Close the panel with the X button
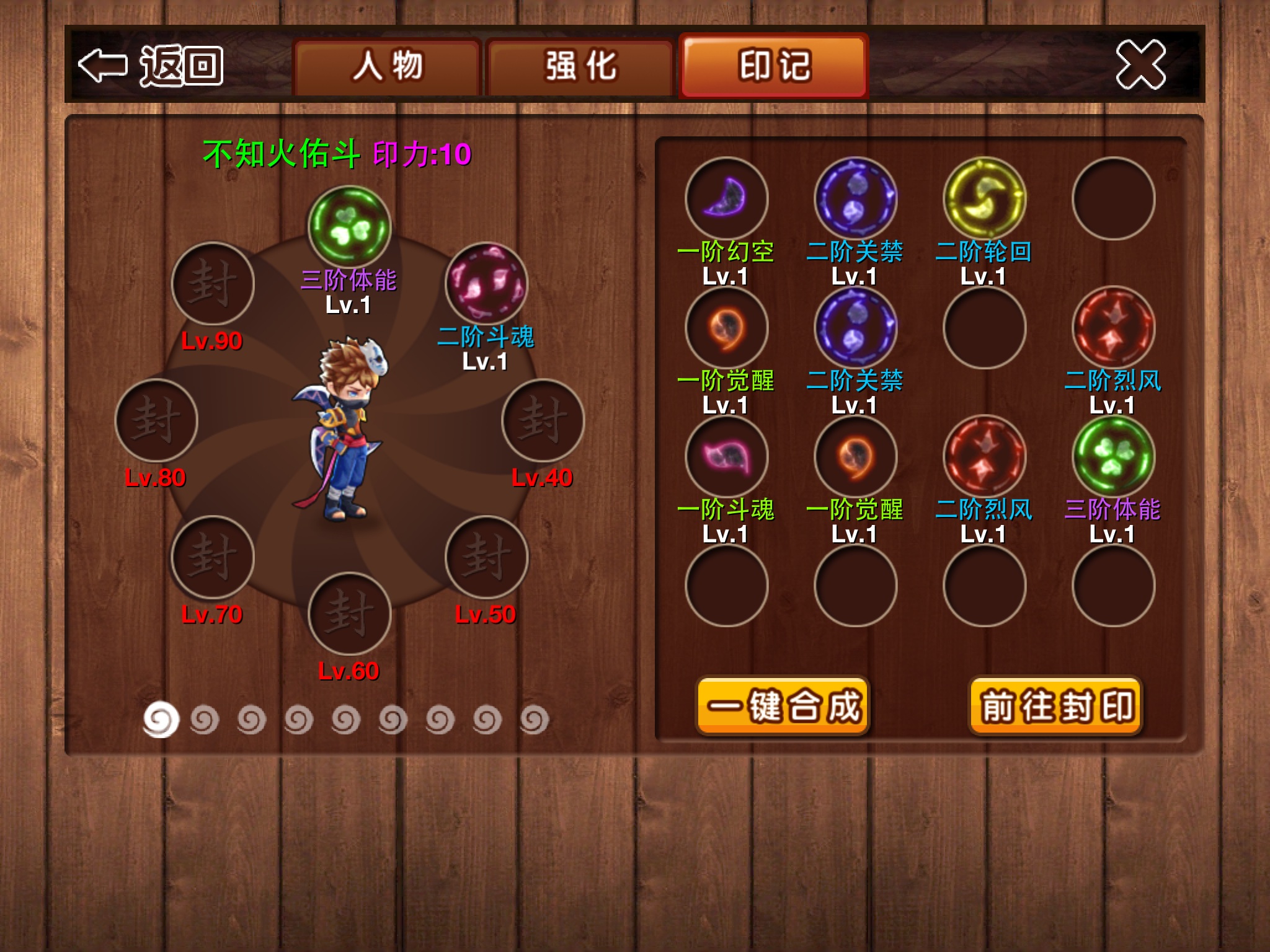 click(x=1140, y=64)
